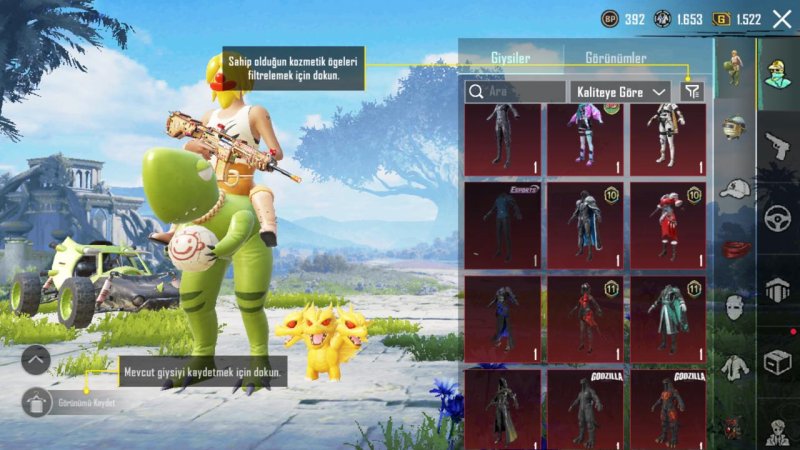Click the Ara search field
The image size is (800, 450).
click(x=515, y=91)
